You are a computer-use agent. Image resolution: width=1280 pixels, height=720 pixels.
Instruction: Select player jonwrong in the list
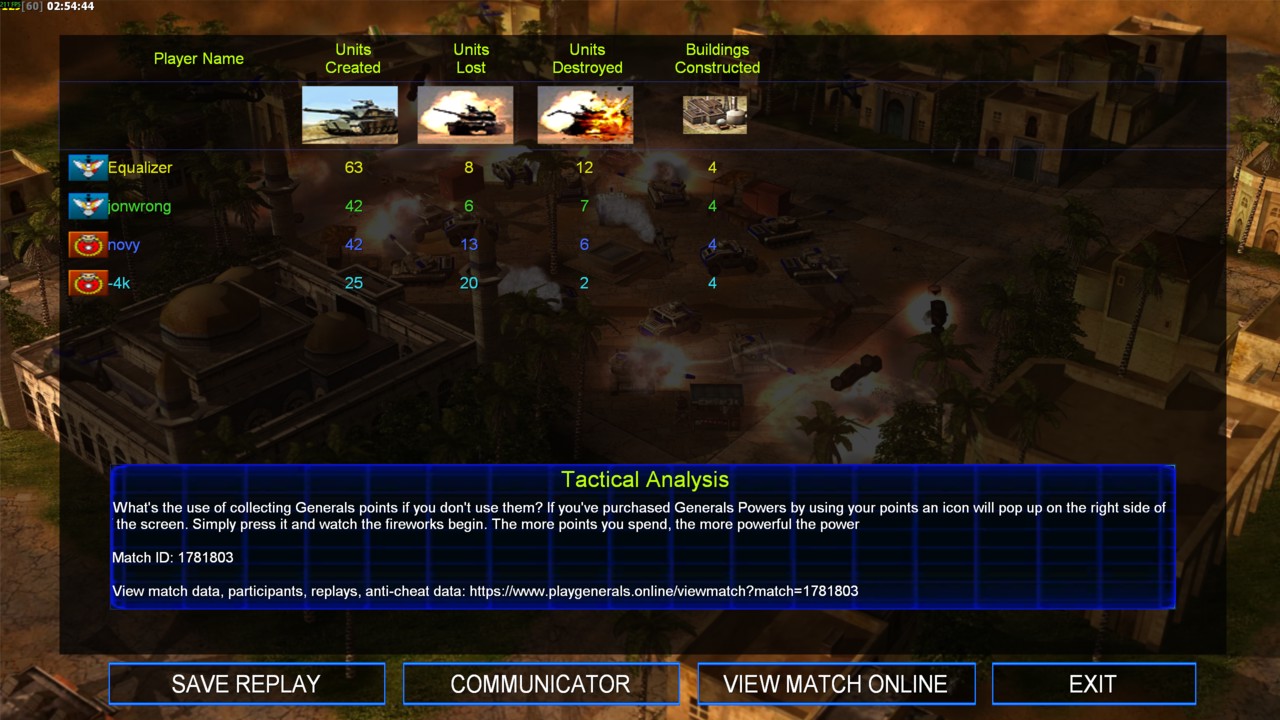tap(139, 206)
